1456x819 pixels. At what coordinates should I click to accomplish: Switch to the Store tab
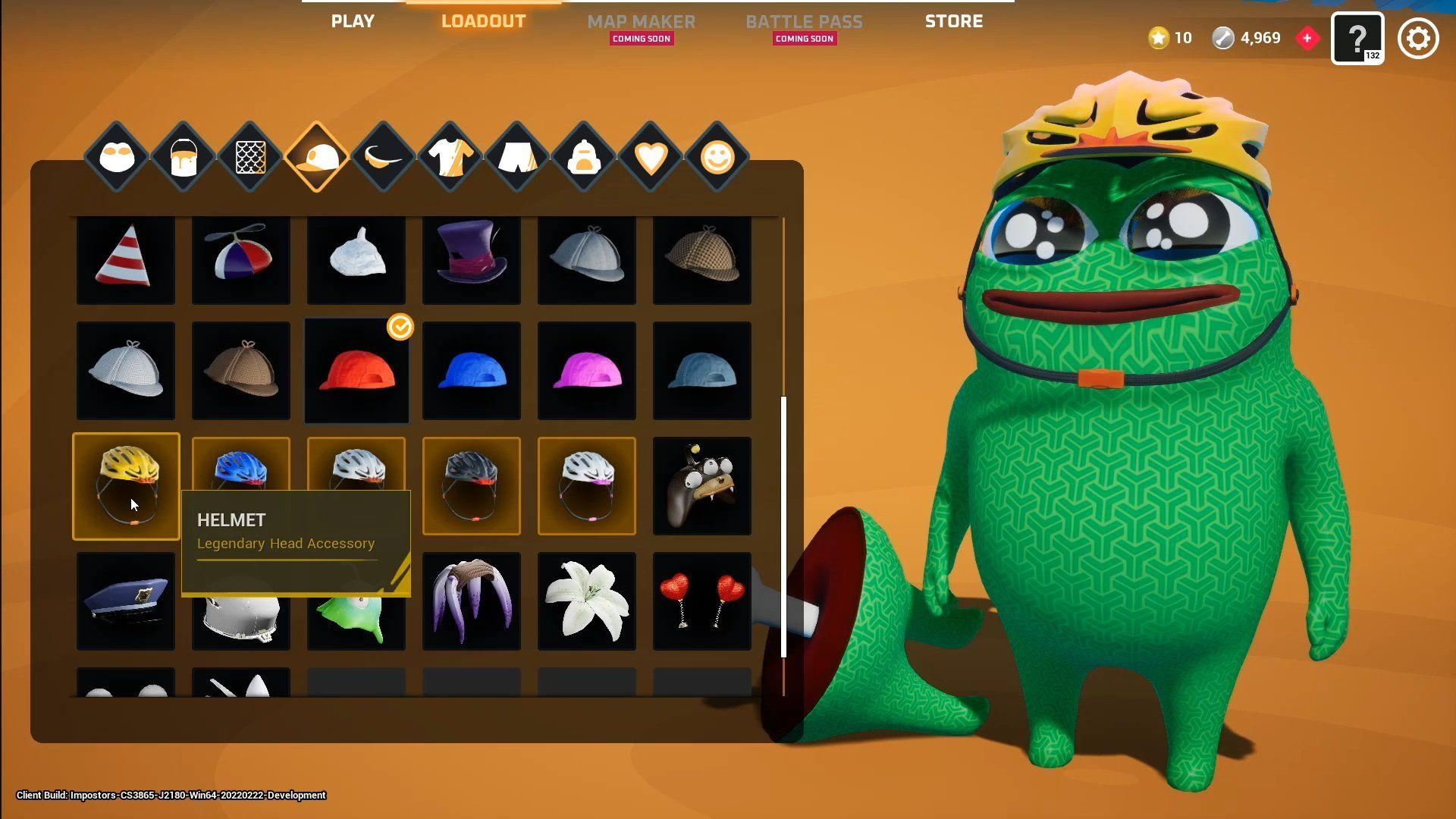[x=954, y=21]
